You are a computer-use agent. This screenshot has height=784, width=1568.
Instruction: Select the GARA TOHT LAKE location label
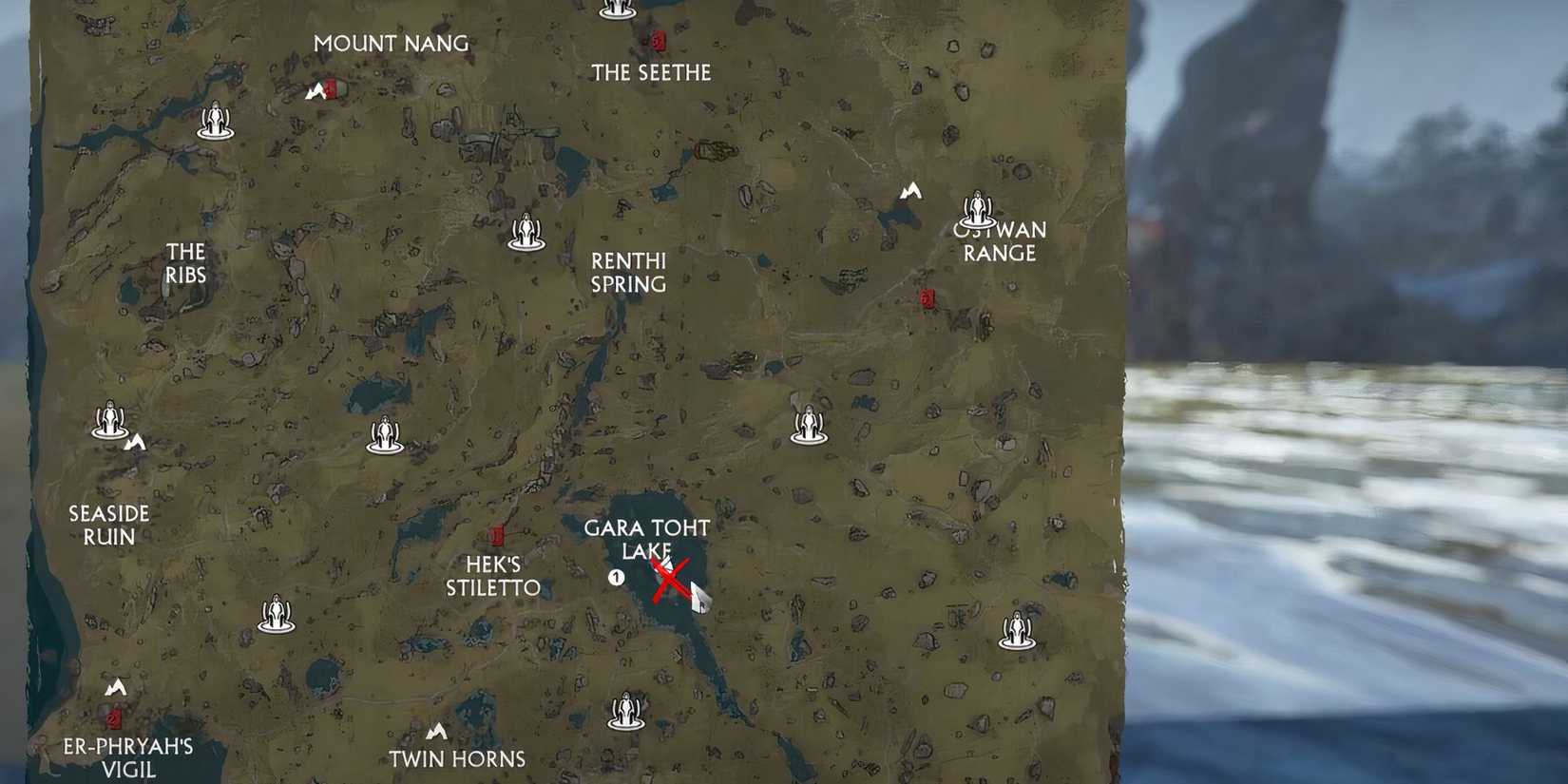[649, 540]
